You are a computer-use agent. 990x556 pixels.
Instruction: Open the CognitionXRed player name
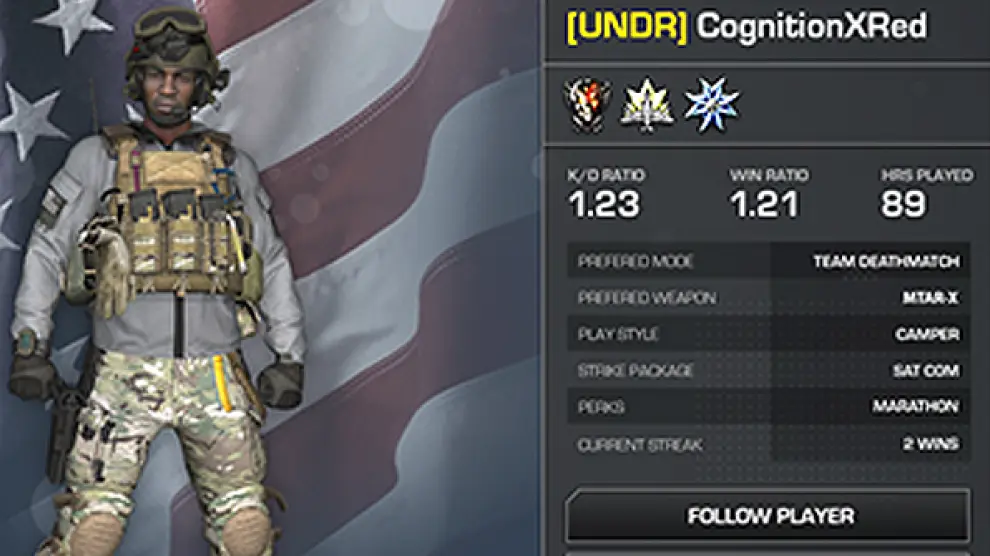tap(811, 27)
